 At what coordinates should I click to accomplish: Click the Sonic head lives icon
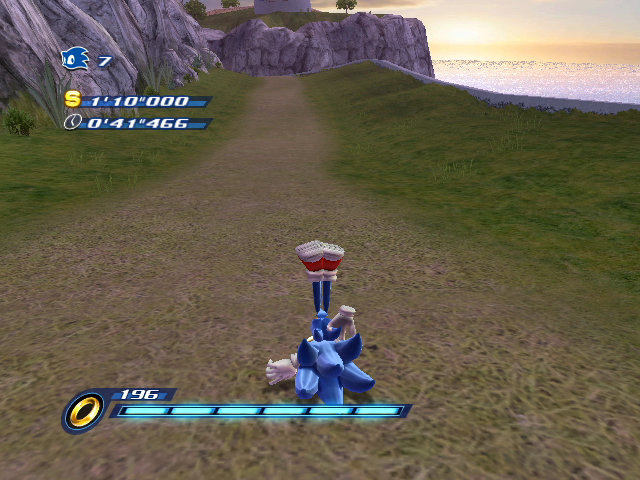coord(75,60)
